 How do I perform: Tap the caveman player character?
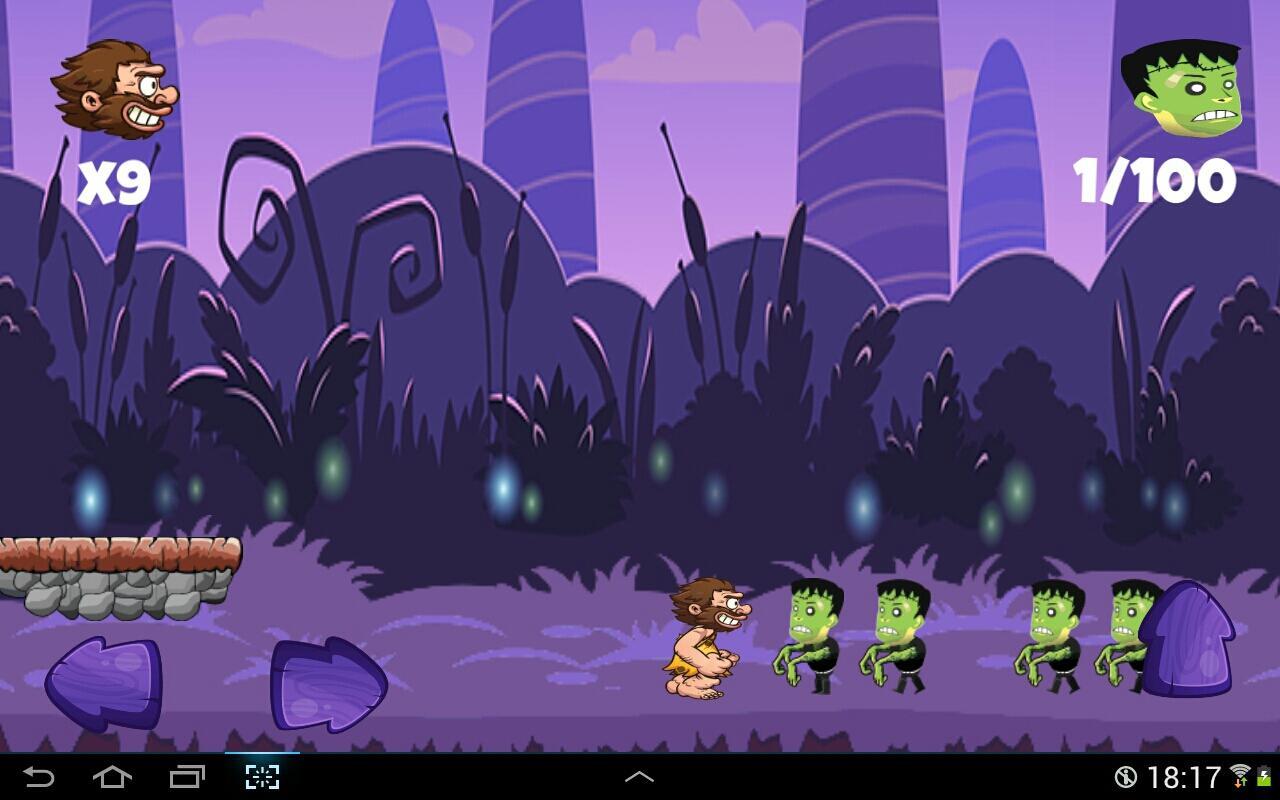point(705,640)
